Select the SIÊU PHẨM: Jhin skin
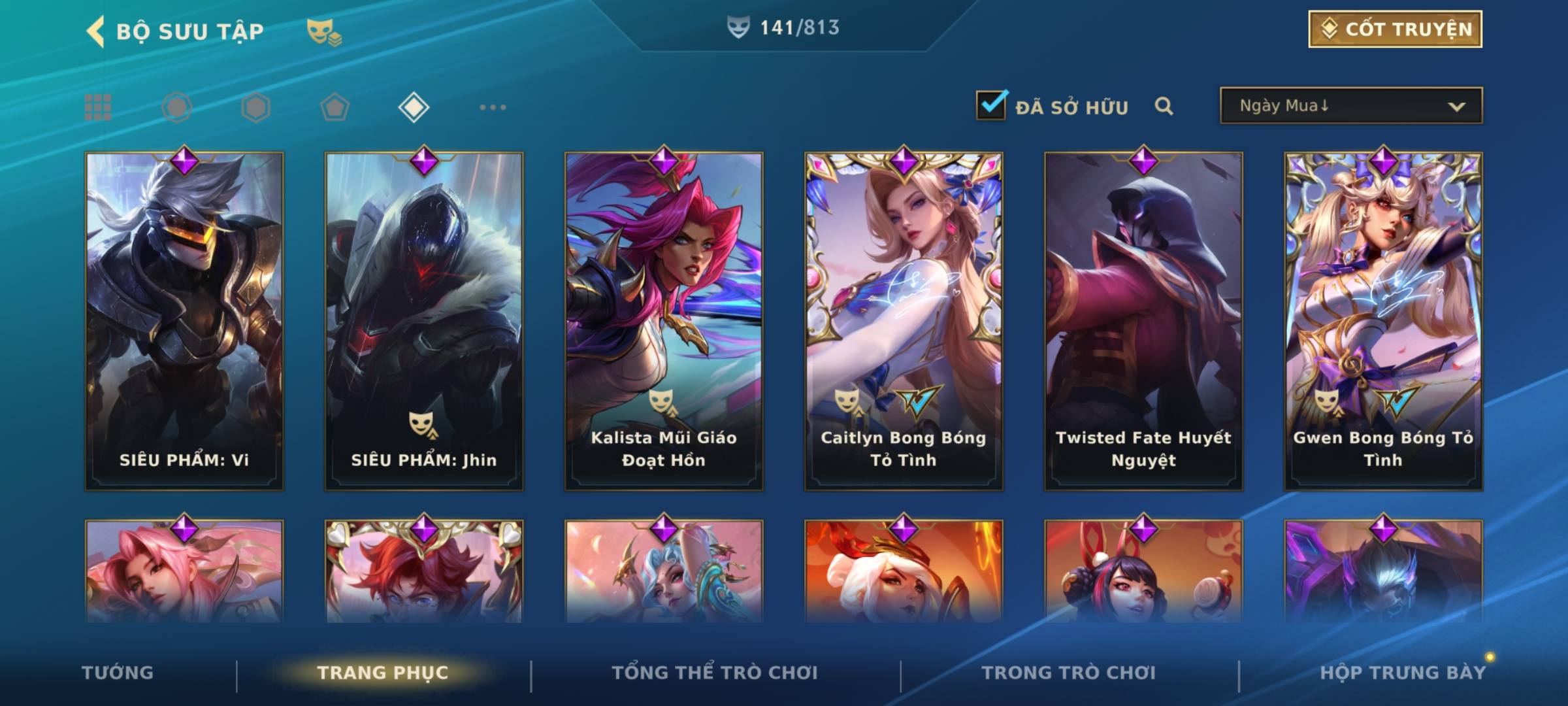Viewport: 1568px width, 706px height. pyautogui.click(x=424, y=320)
